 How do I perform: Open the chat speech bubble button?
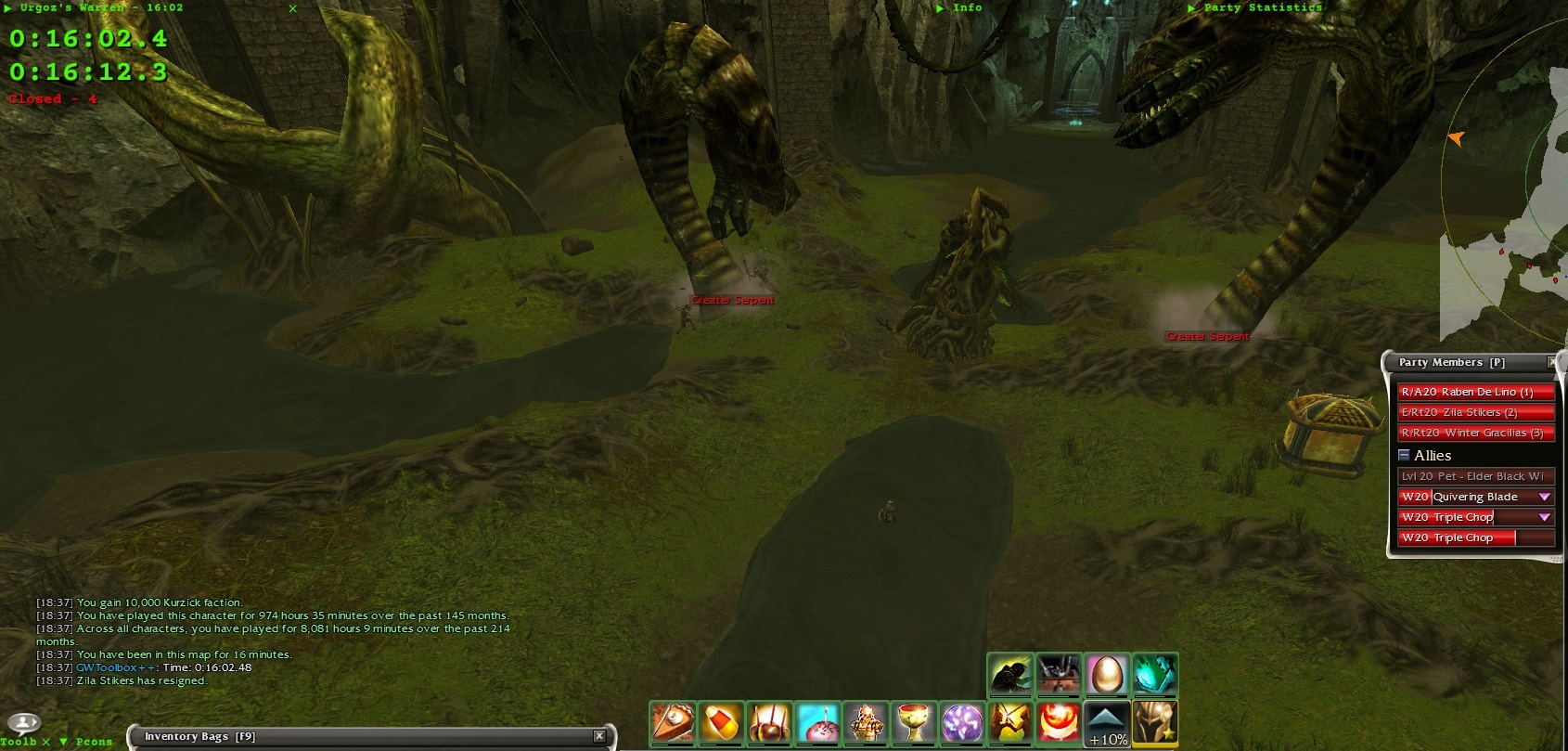click(x=24, y=722)
